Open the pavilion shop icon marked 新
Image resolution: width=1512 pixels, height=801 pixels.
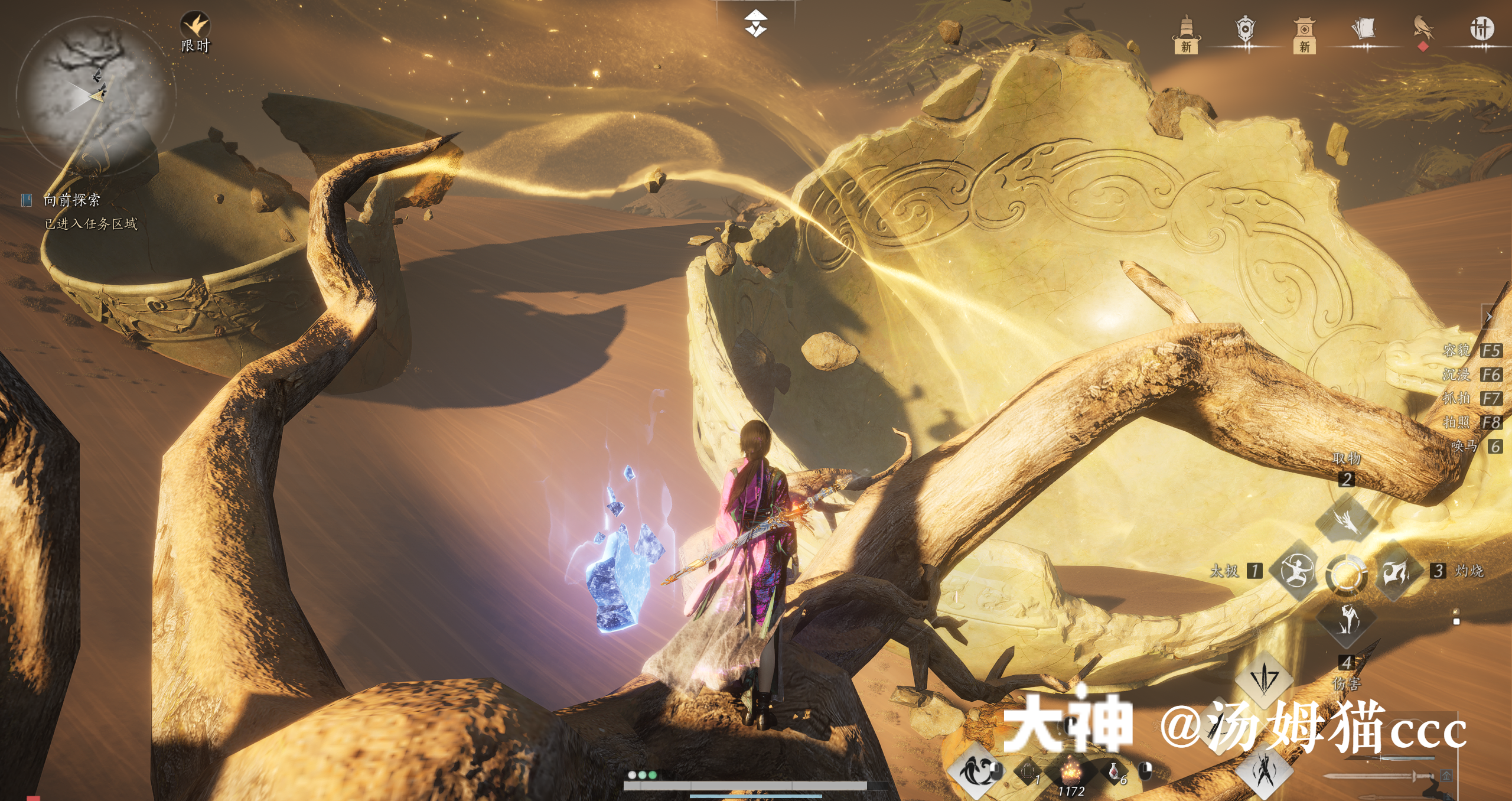point(1304,34)
